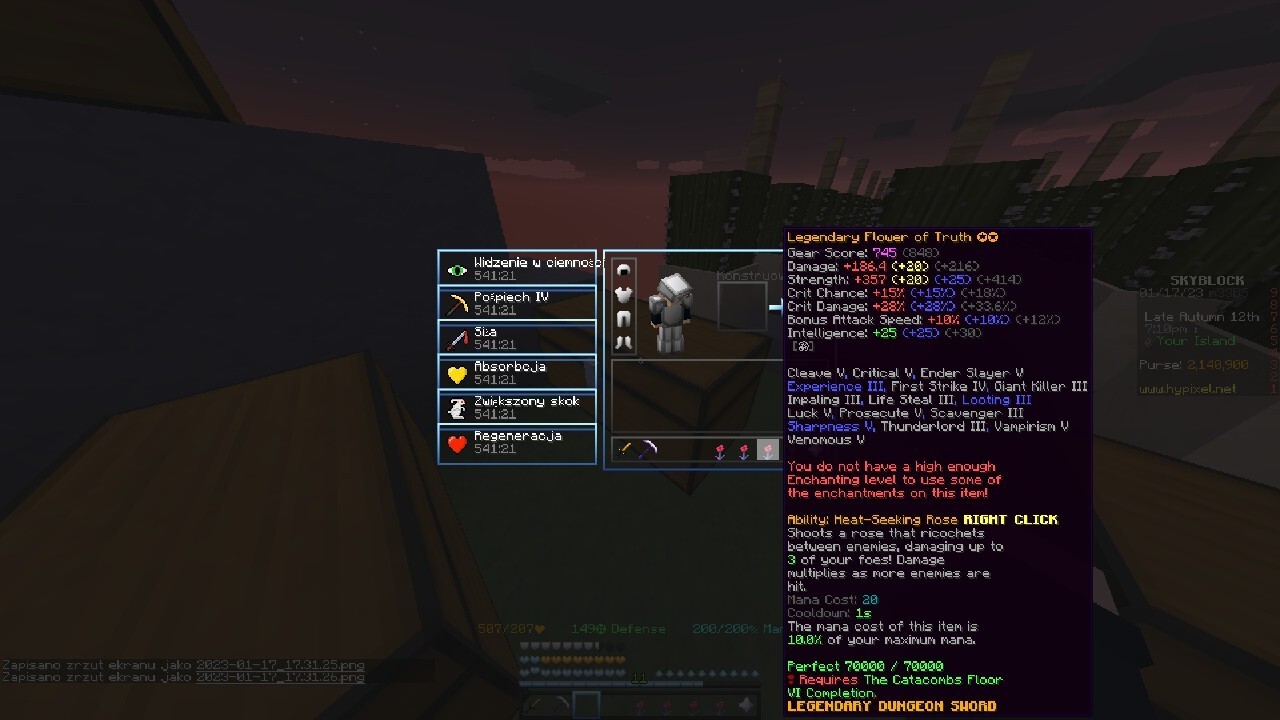Click the Zwiększony skok rabbit icon

click(x=455, y=407)
